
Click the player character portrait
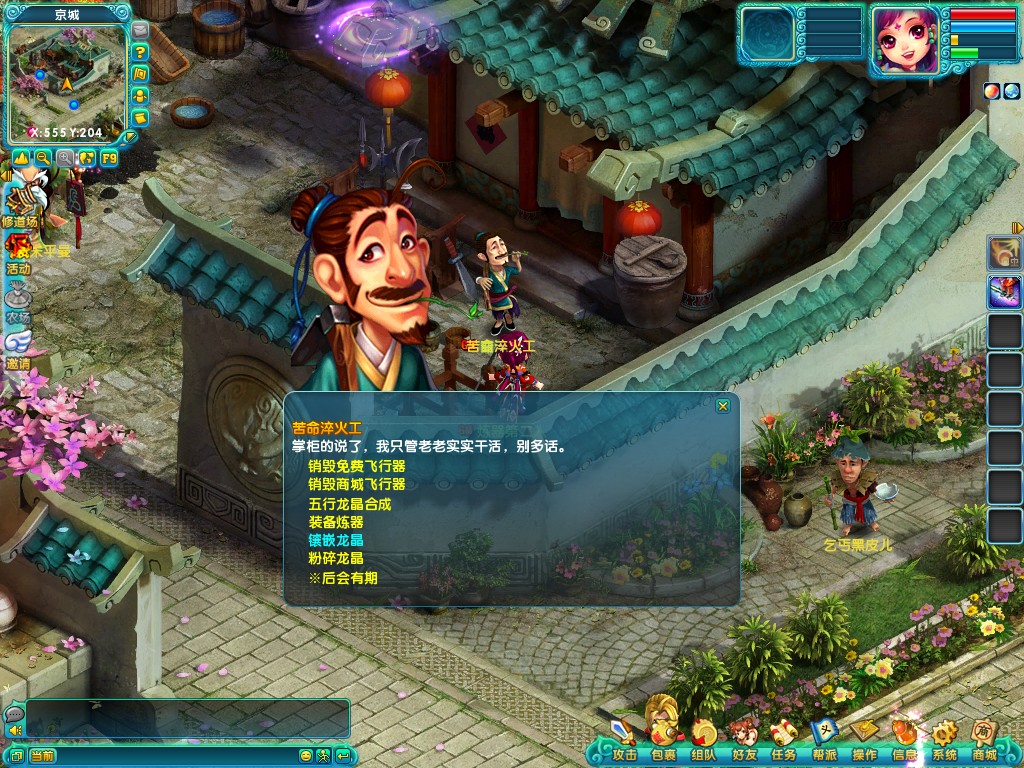pos(906,40)
